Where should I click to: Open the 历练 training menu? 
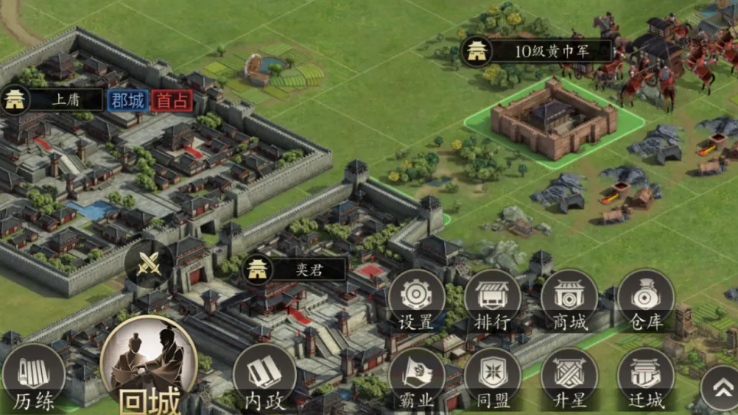pos(33,378)
